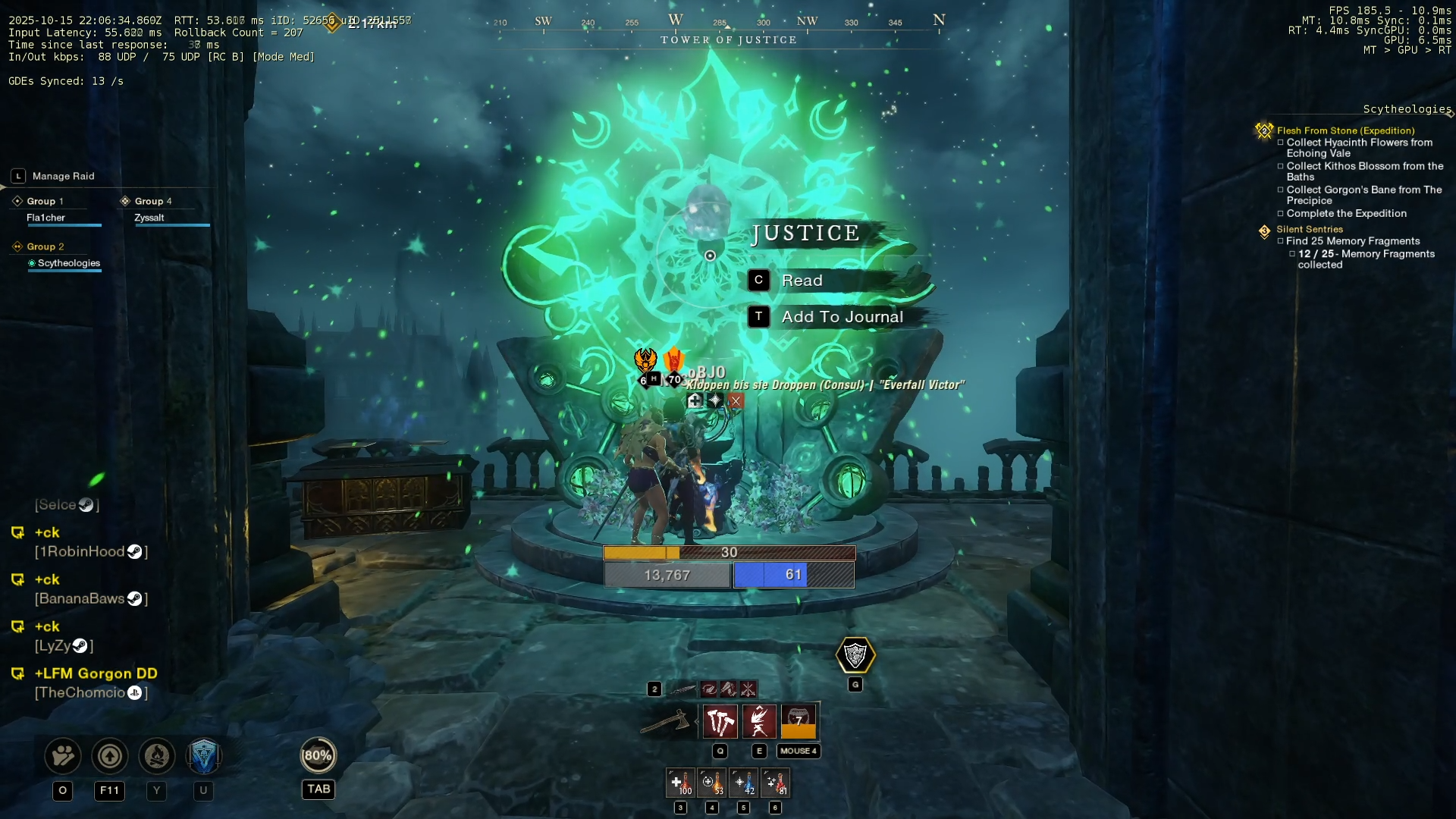1456x819 pixels.
Task: Use the red potion with 81 count
Action: 775,783
